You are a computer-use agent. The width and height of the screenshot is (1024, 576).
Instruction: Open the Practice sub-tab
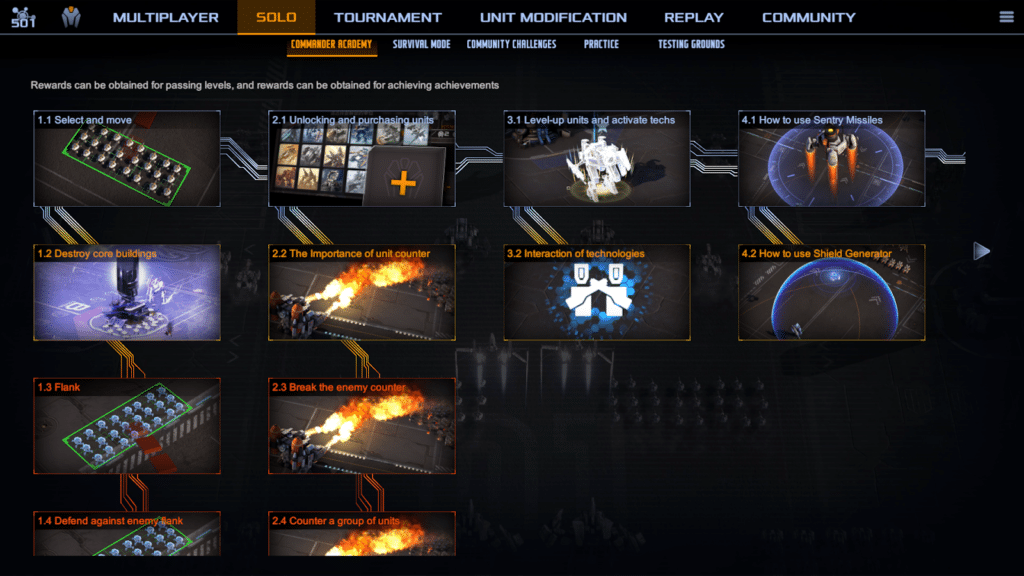click(x=601, y=44)
